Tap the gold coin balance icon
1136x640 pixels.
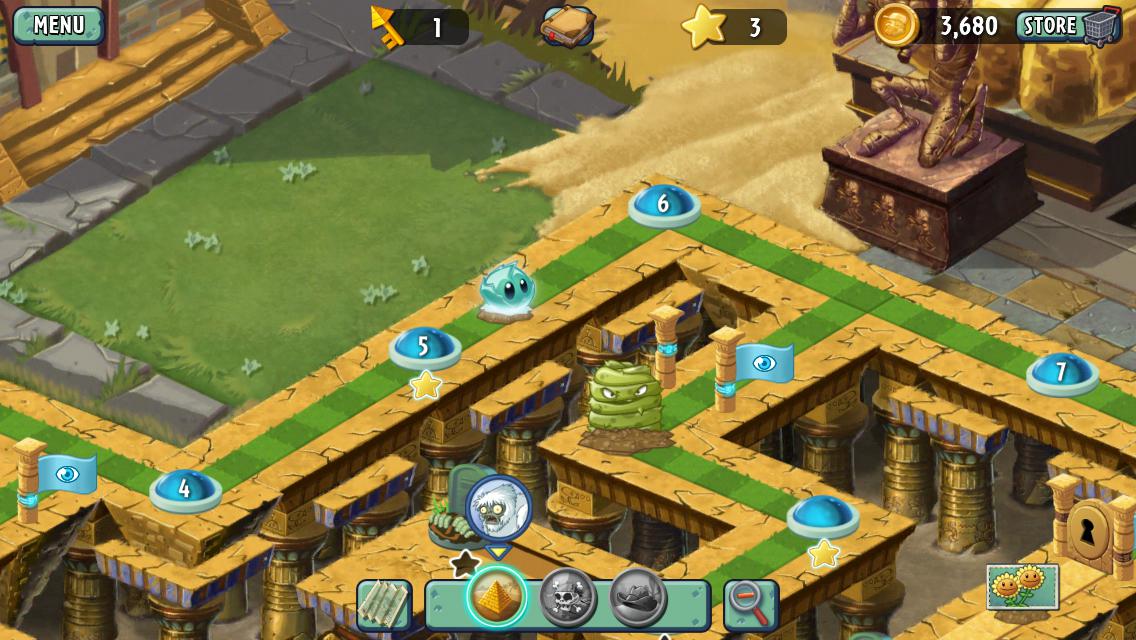pyautogui.click(x=895, y=25)
